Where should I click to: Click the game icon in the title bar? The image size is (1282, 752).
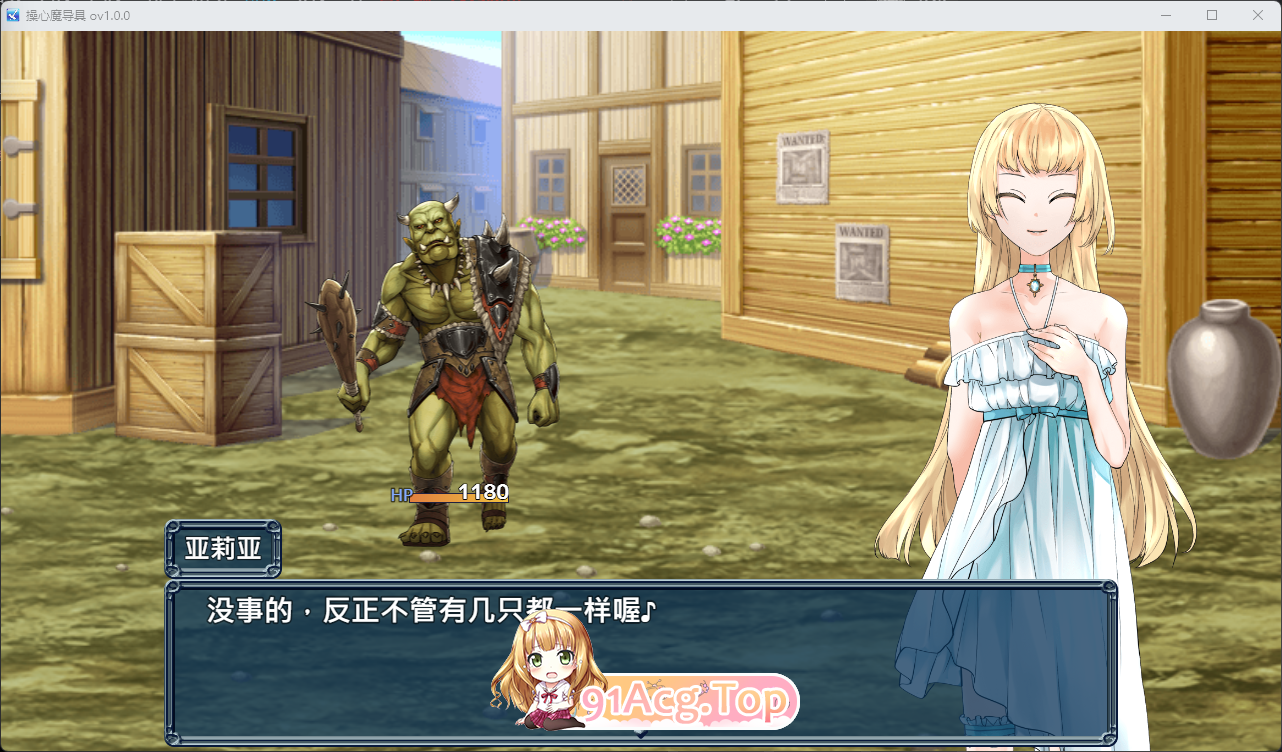point(12,15)
